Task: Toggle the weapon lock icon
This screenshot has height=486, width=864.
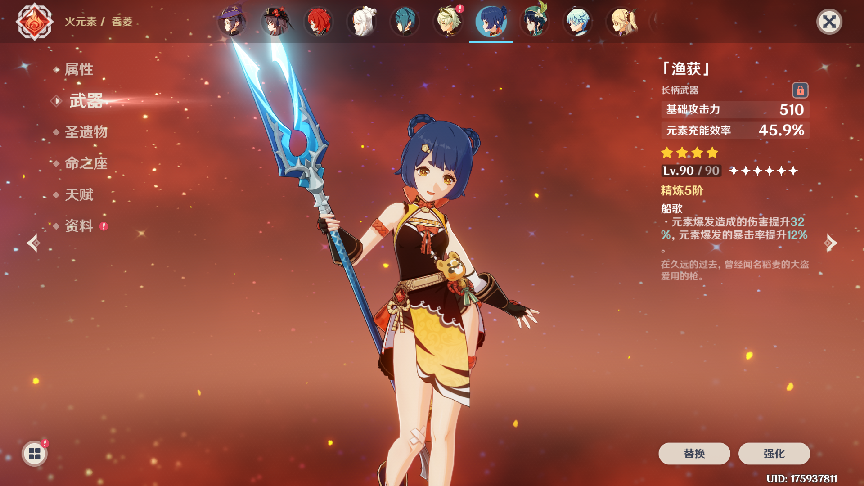Action: (799, 90)
